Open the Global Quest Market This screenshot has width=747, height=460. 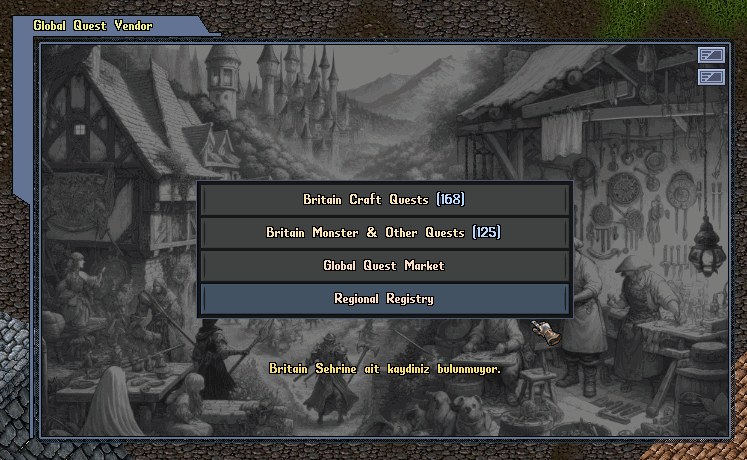coord(384,266)
